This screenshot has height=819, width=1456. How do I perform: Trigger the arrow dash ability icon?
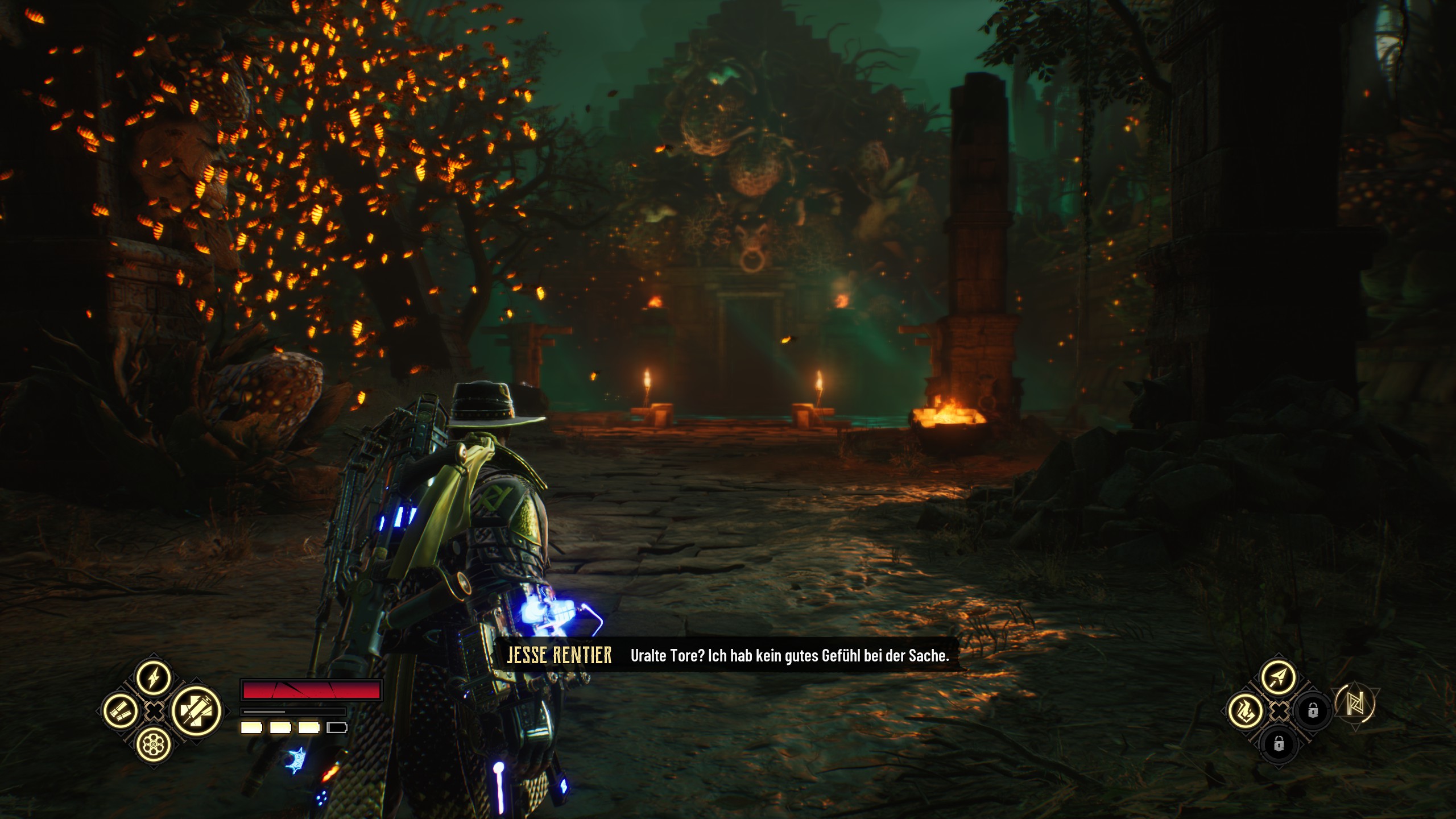1279,677
